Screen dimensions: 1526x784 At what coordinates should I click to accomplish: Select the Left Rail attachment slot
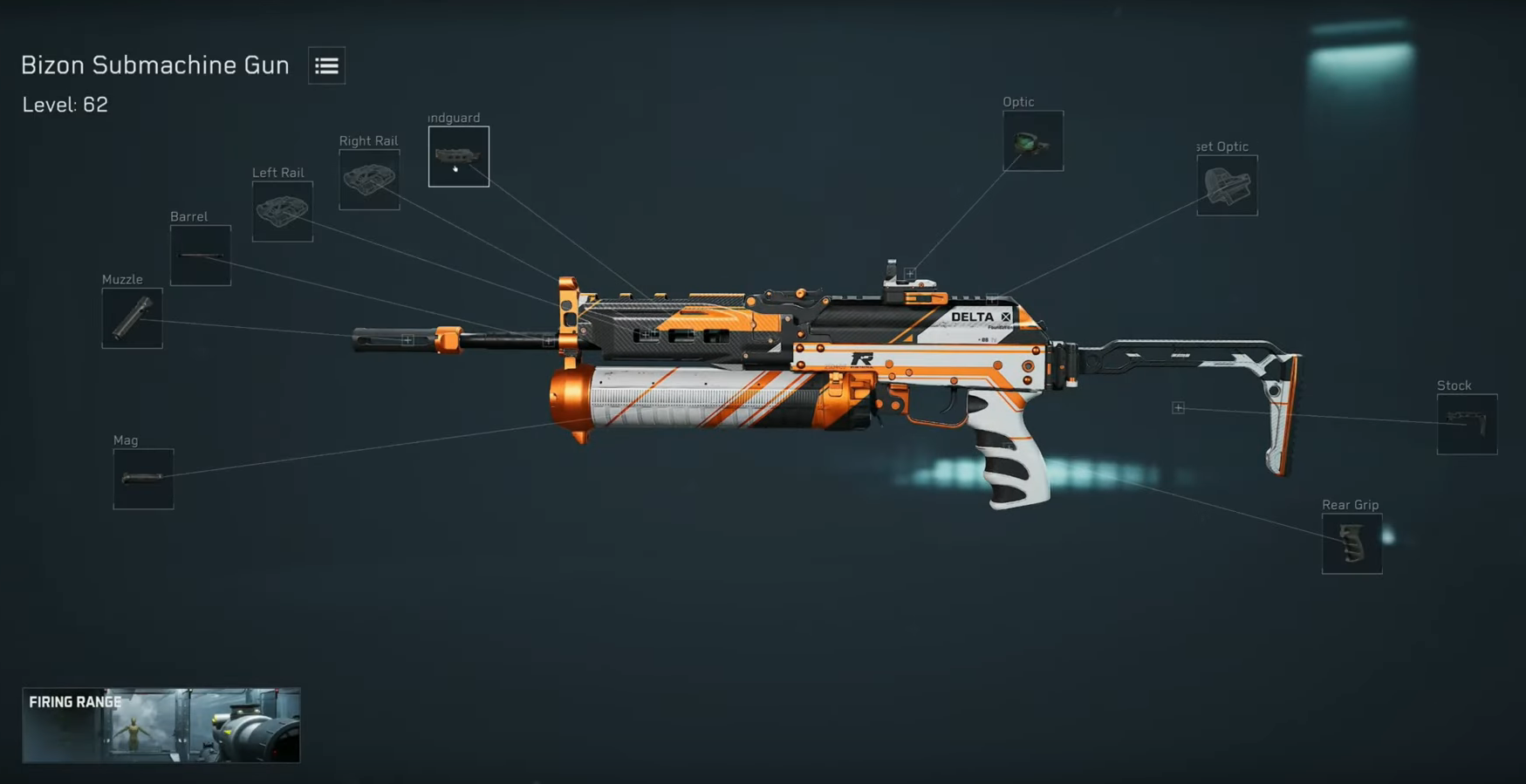(x=281, y=210)
